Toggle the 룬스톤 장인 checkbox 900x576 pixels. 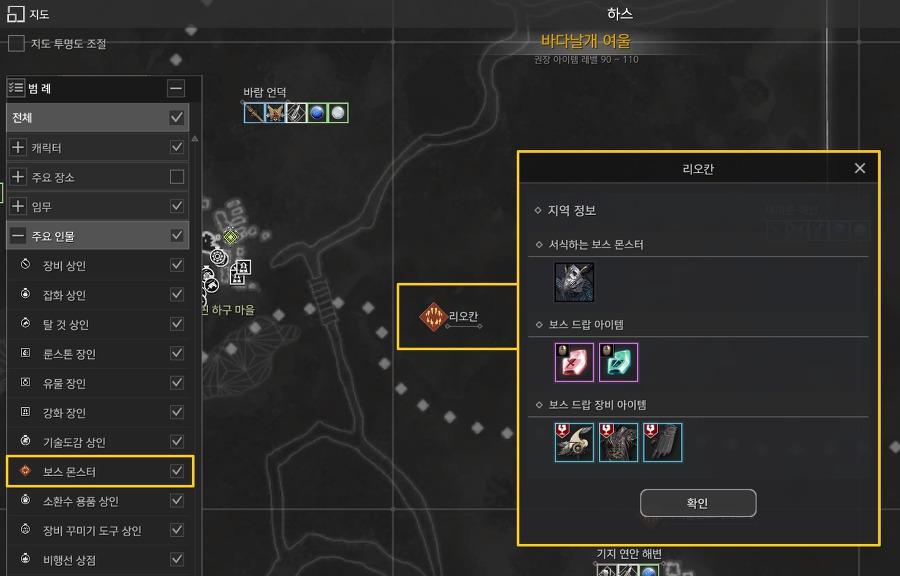[x=177, y=353]
